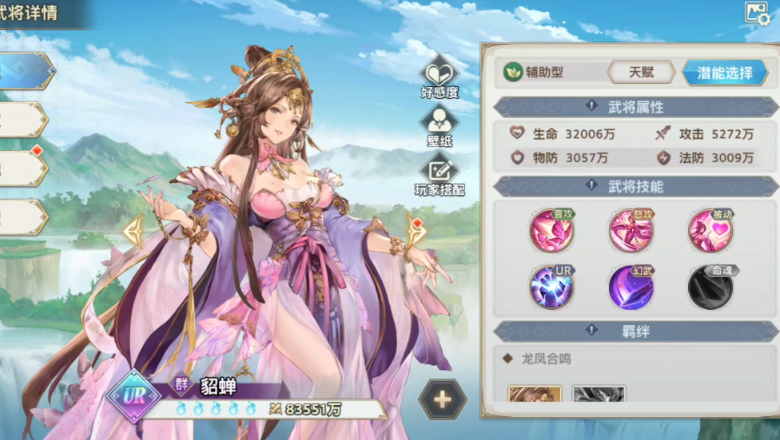
Task: Open the 壁纸 wallpaper option
Action: click(438, 124)
